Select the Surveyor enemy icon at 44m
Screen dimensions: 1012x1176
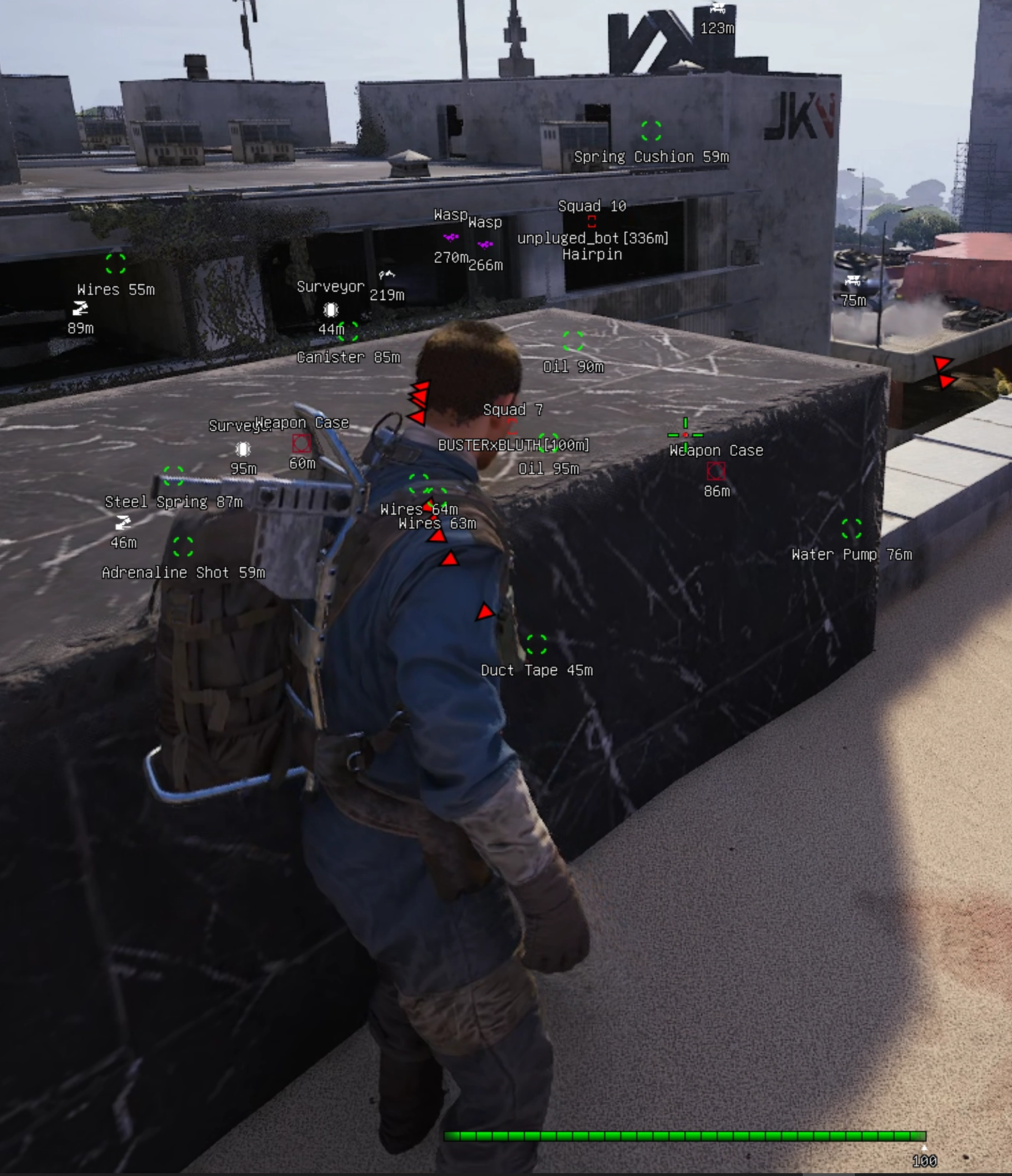coord(331,309)
